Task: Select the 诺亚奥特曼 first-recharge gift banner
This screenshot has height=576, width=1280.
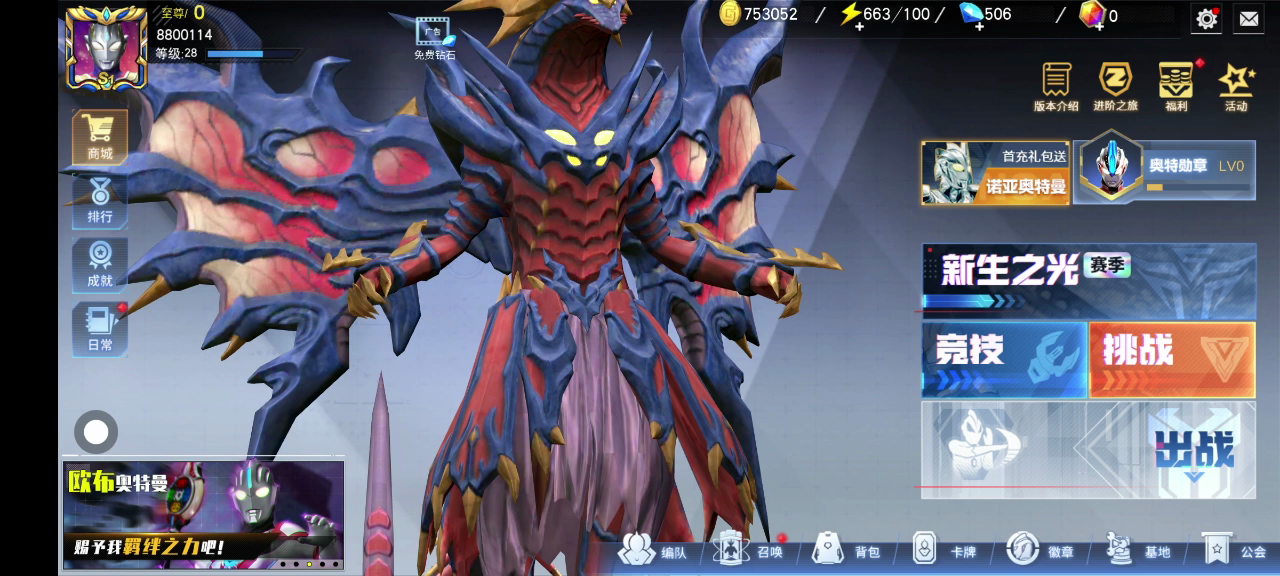Action: click(x=995, y=173)
